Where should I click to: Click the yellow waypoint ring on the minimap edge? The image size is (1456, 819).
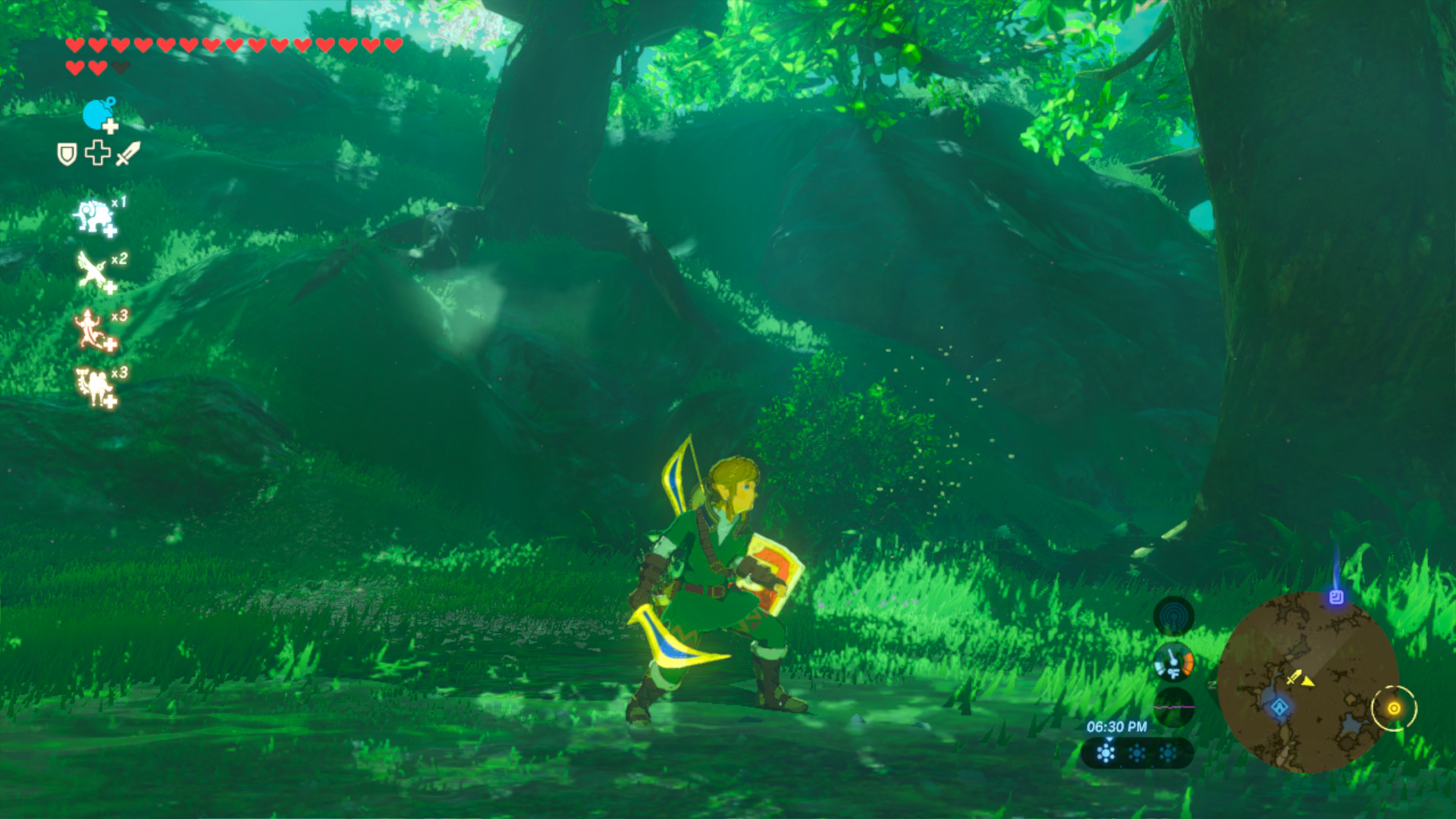tap(1395, 708)
